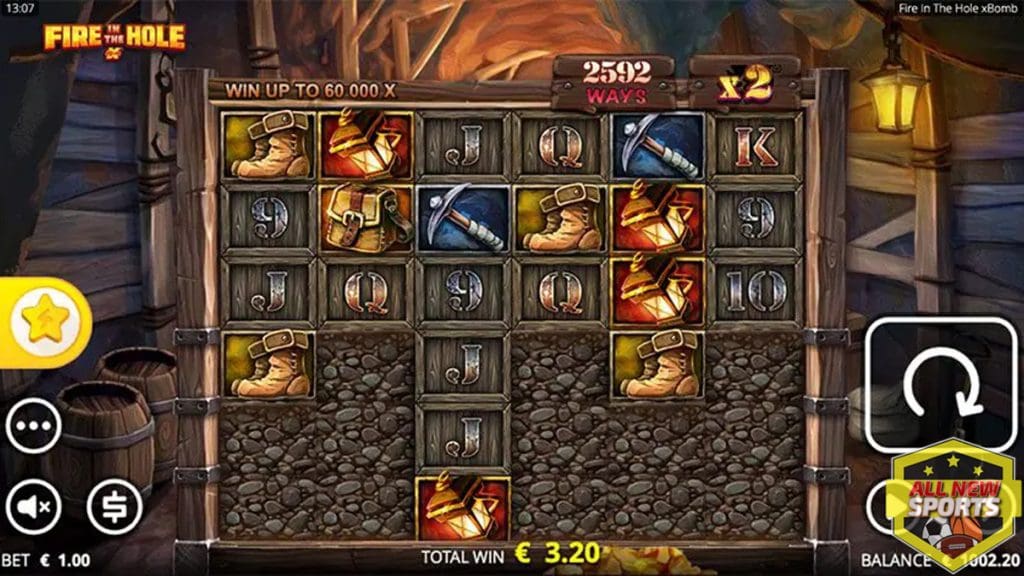Open bet settings with the dollar coin button
1024x576 pixels.
click(x=115, y=506)
